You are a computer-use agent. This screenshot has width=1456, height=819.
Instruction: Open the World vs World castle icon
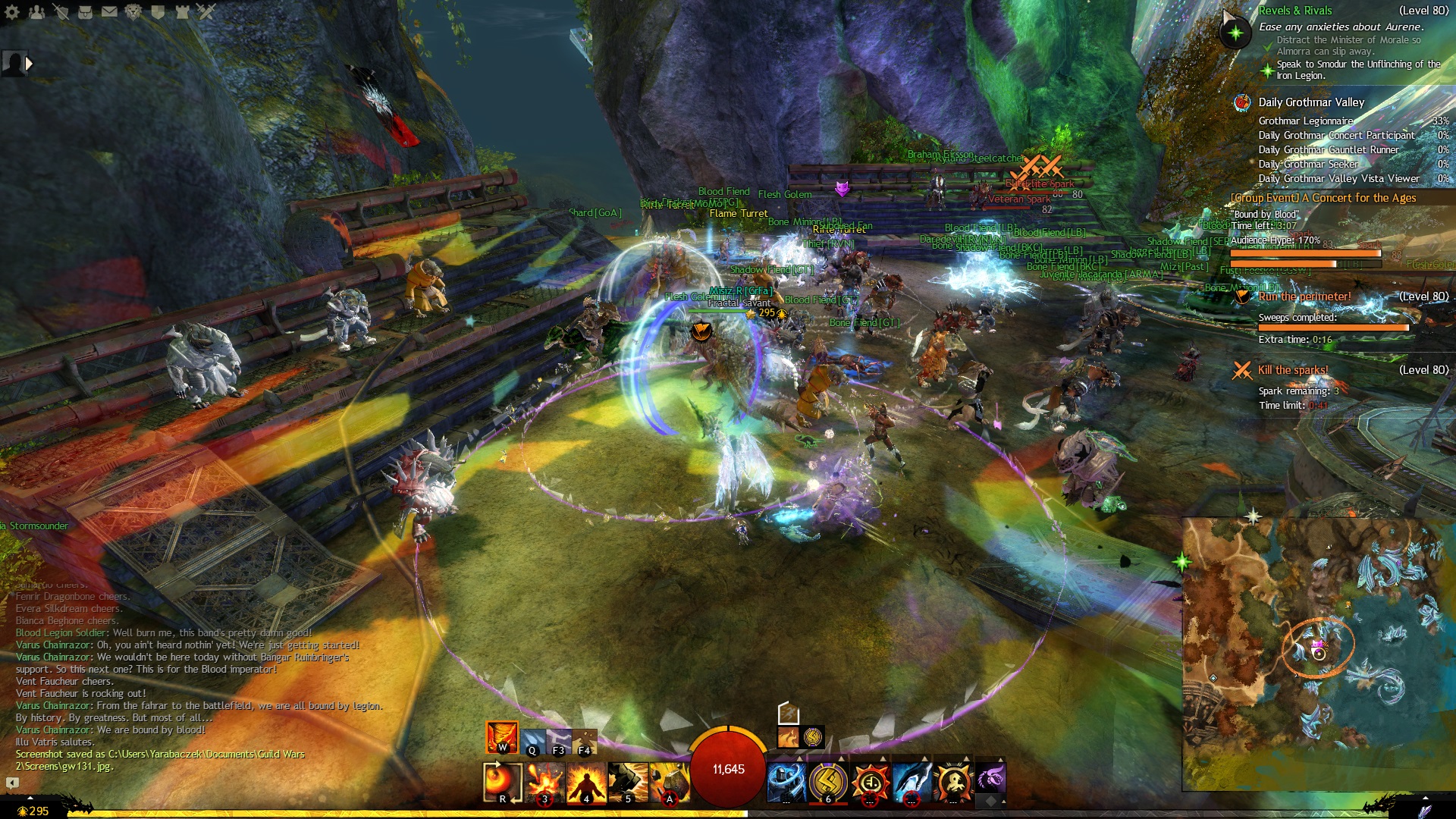pos(182,12)
